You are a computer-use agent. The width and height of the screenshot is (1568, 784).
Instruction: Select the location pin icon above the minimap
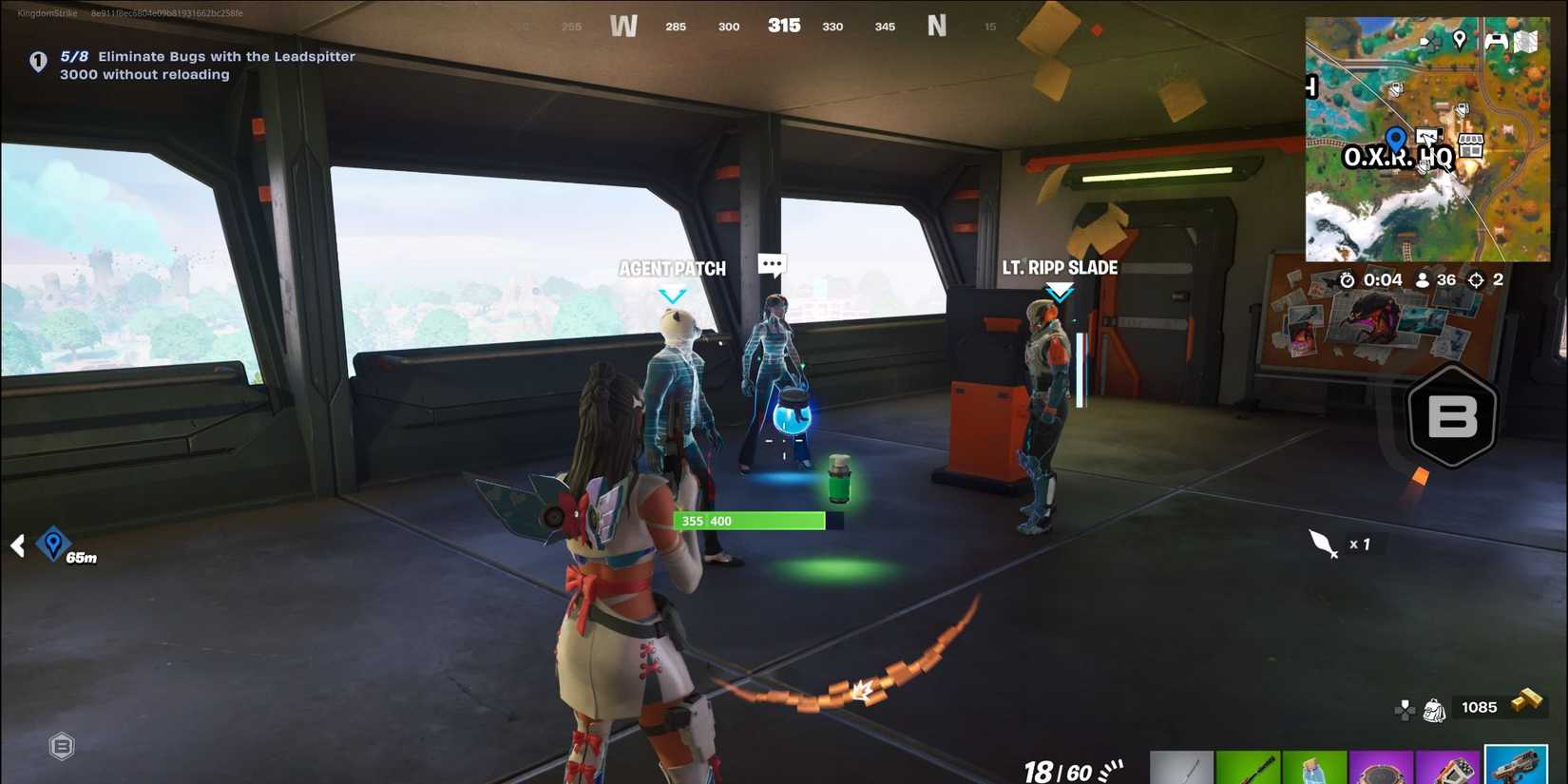(x=1461, y=41)
